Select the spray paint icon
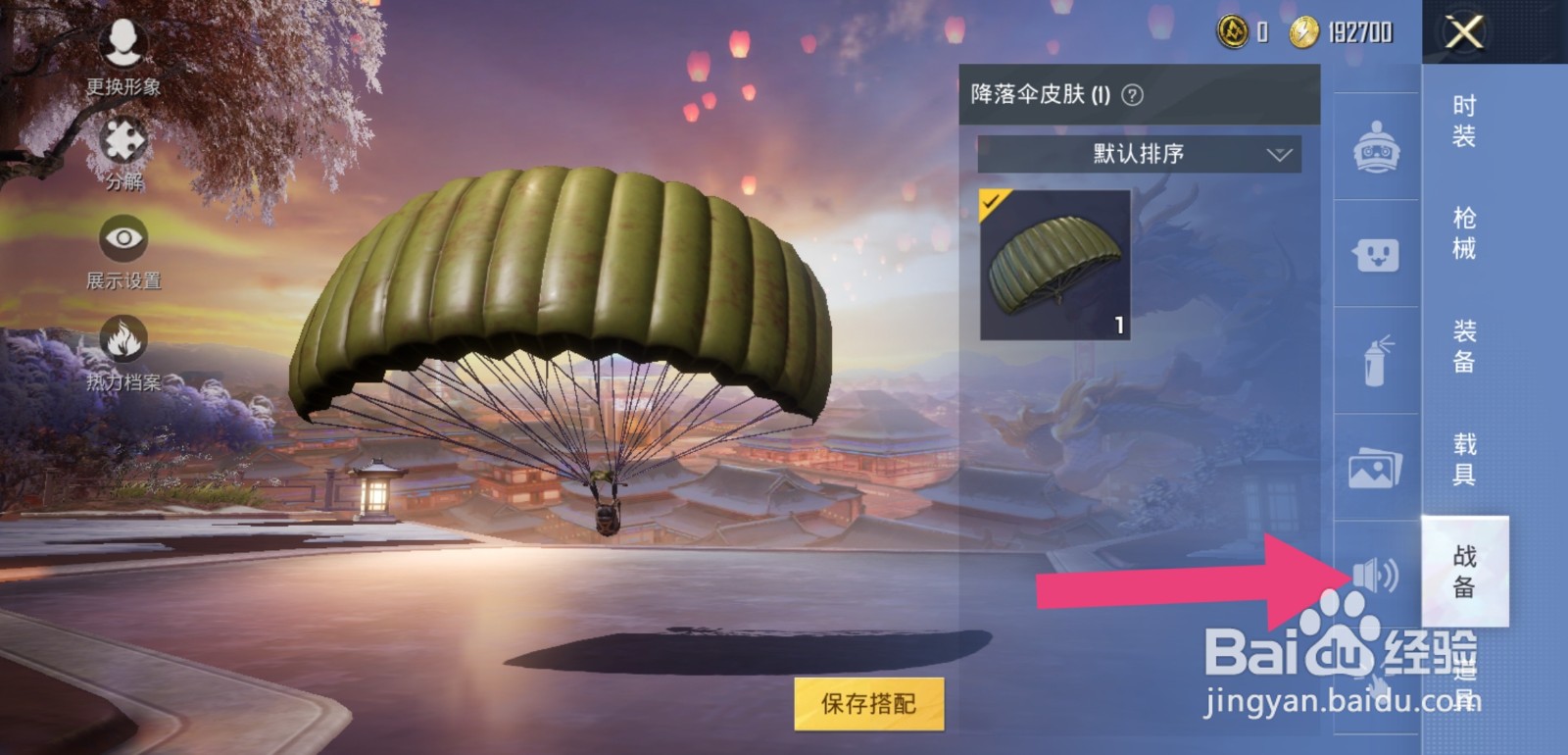This screenshot has width=1568, height=755. (1374, 361)
